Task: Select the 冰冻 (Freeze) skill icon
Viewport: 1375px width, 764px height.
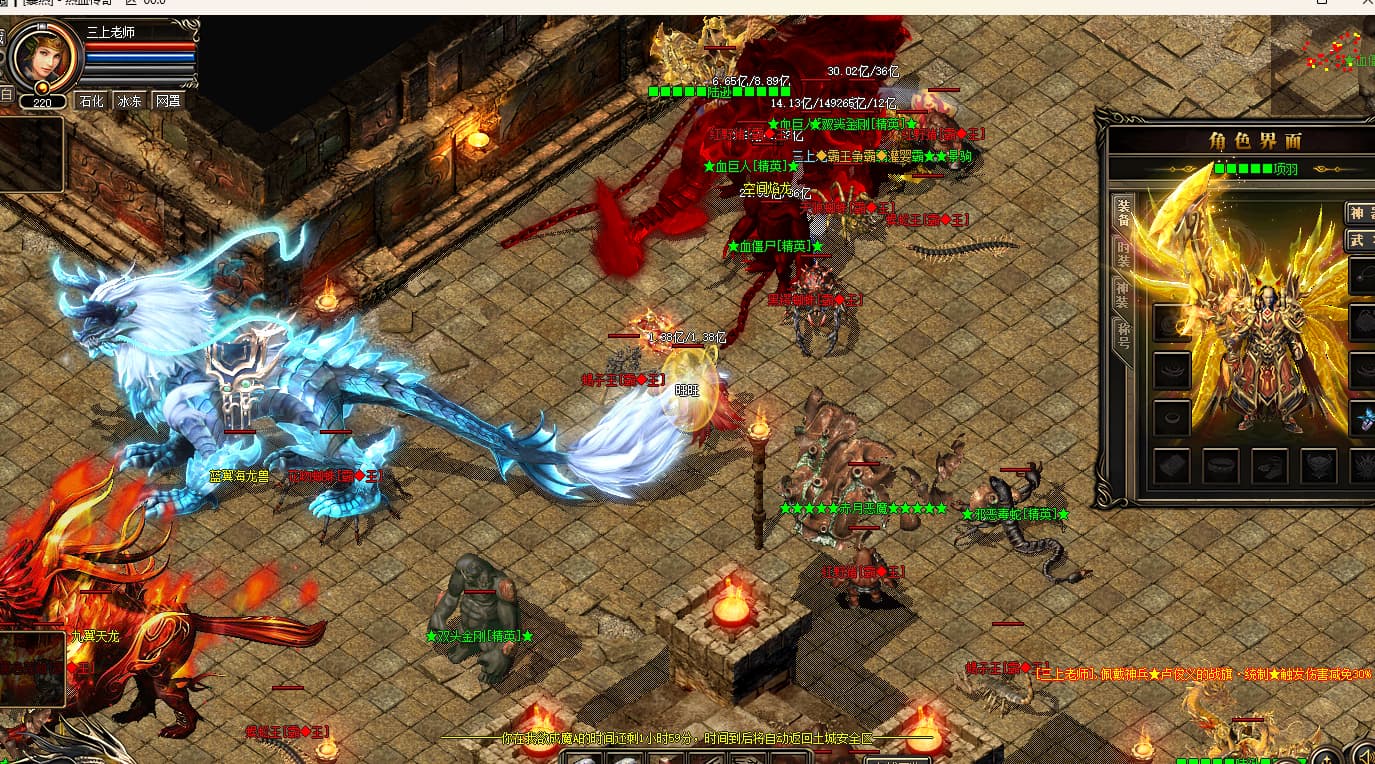Action: click(130, 100)
